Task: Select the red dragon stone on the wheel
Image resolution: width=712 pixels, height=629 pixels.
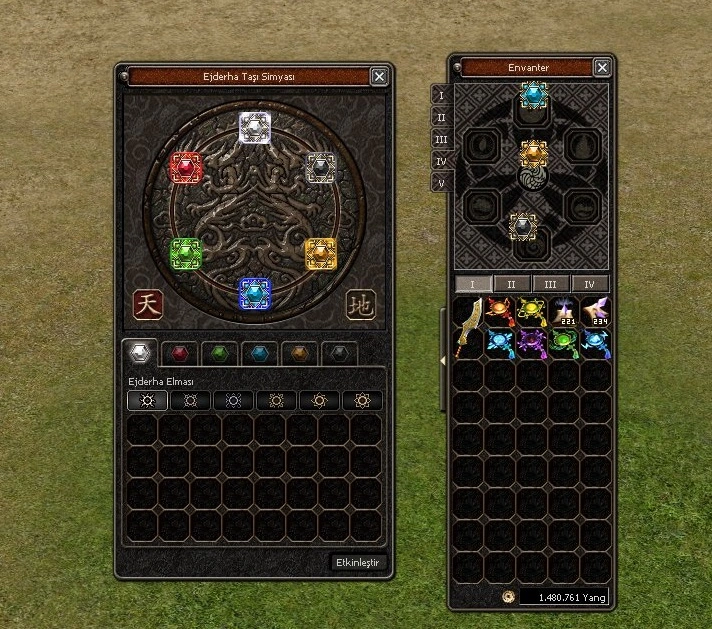Action: tap(187, 167)
